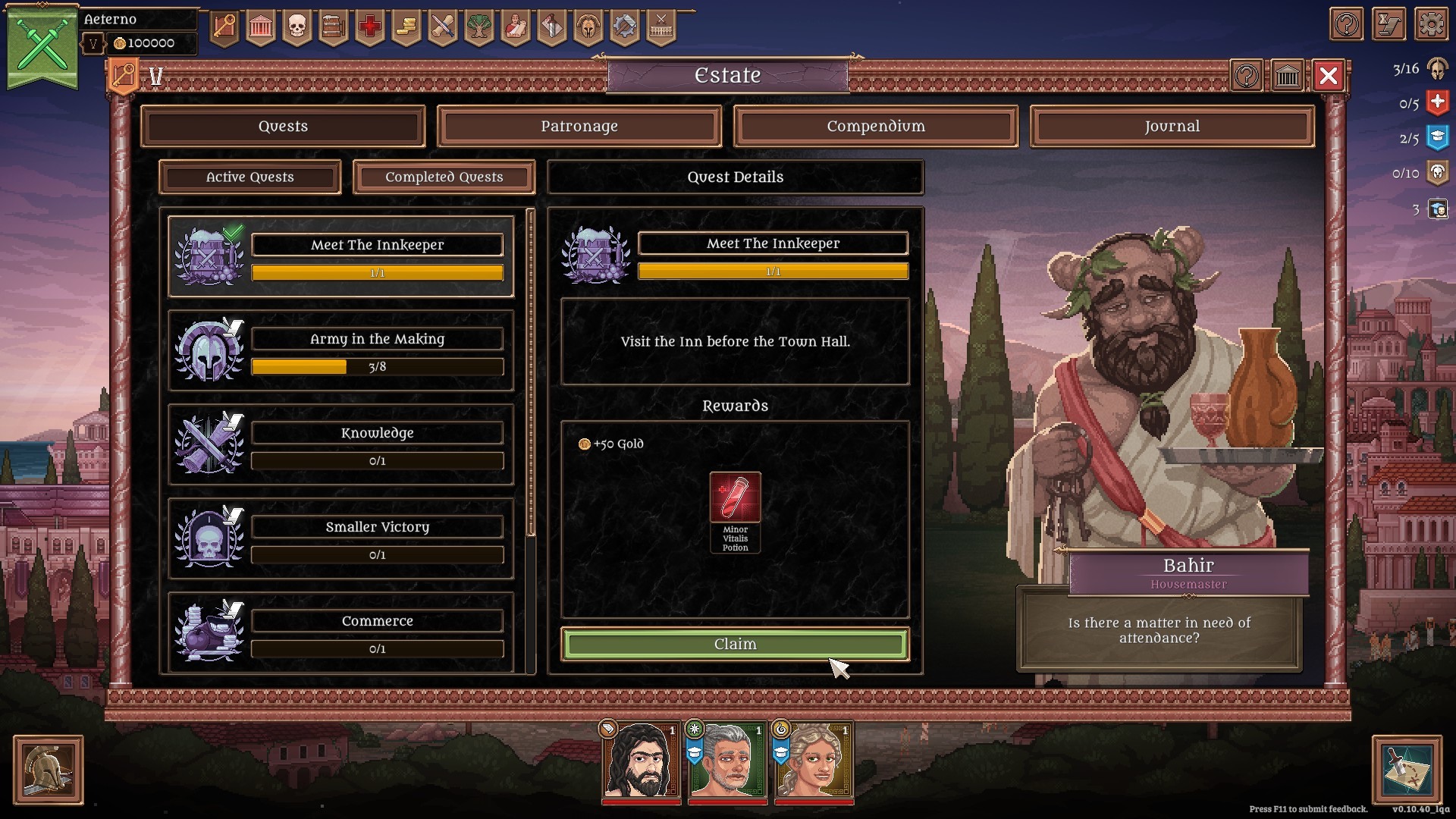The image size is (1456, 819).
Task: Open Estate help question mark
Action: click(1247, 76)
